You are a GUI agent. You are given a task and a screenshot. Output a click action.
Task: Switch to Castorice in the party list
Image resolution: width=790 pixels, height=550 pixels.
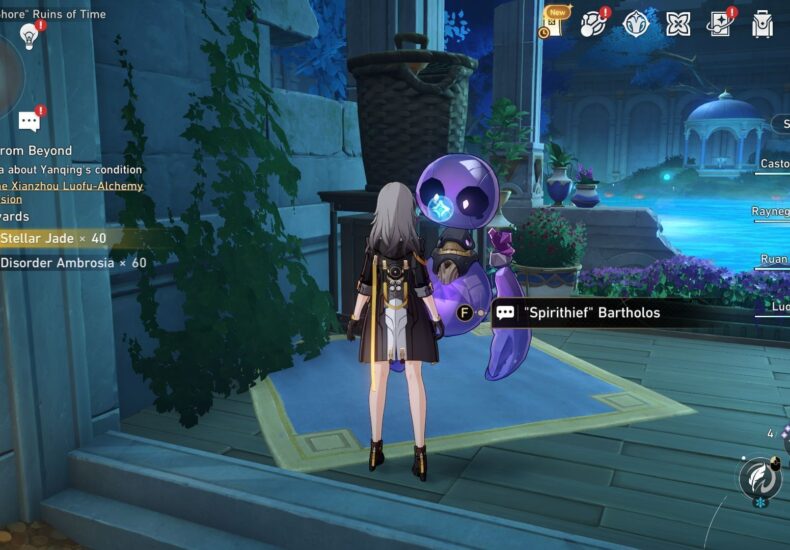774,164
